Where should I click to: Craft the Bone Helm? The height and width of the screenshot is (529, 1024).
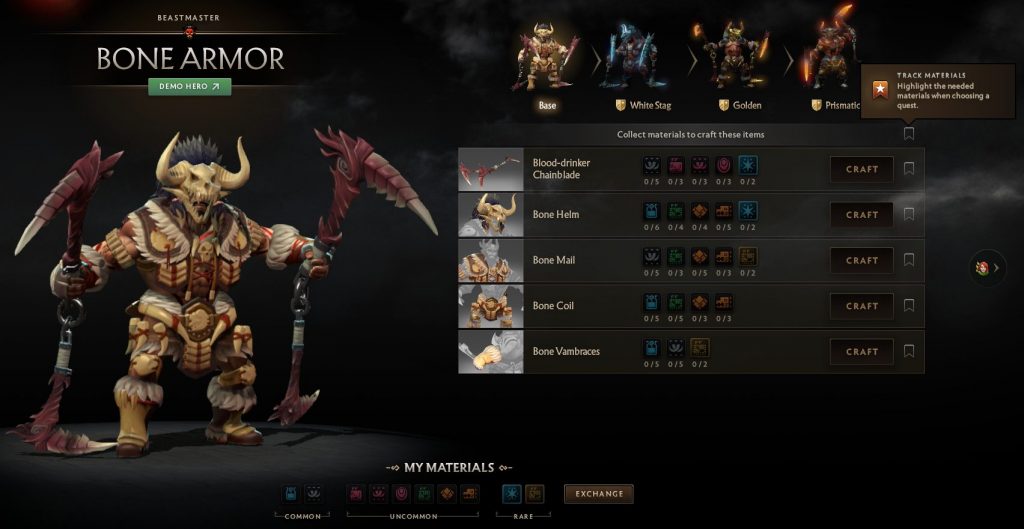(x=861, y=215)
